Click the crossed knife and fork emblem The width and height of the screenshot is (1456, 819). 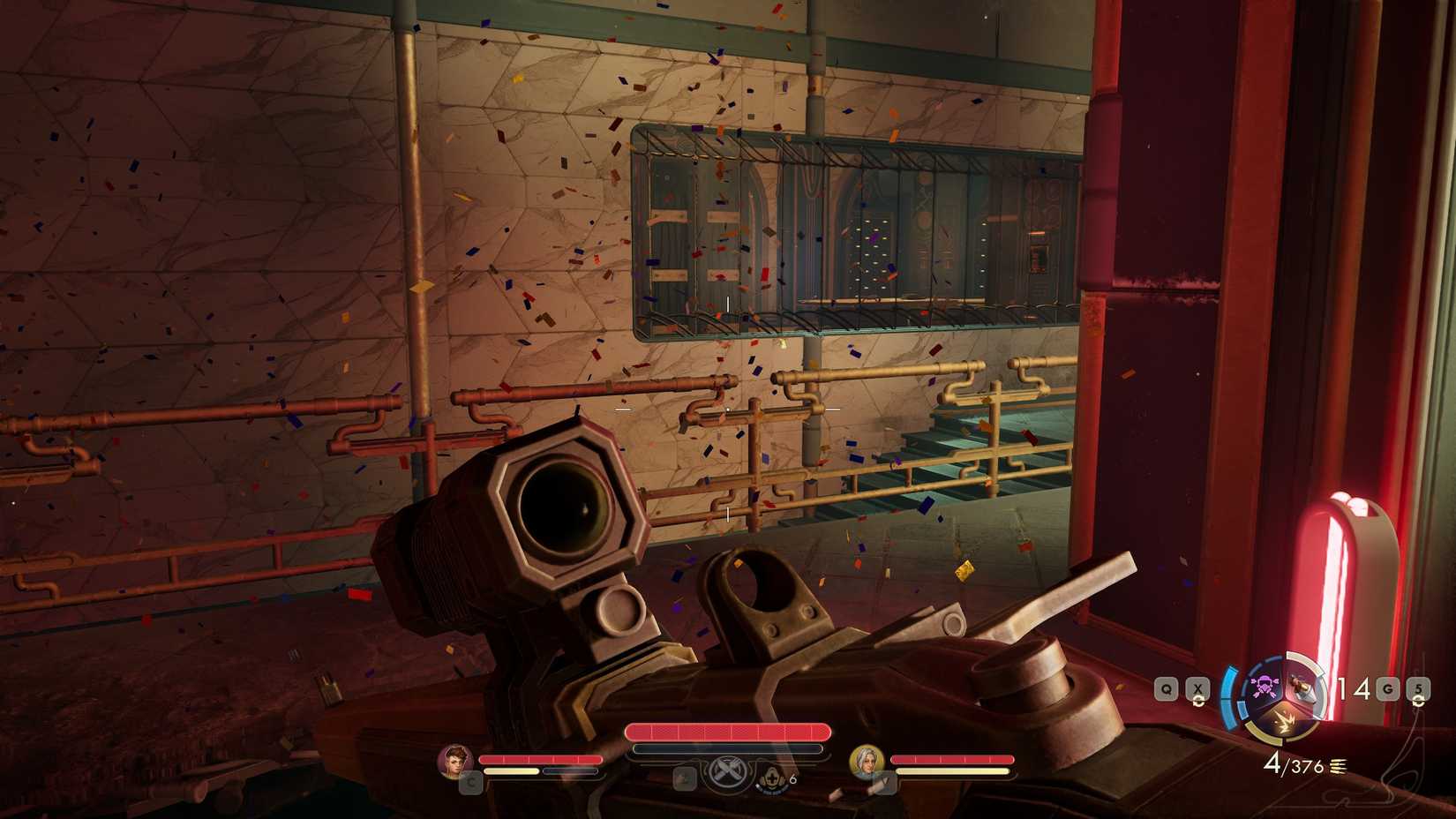(x=726, y=771)
